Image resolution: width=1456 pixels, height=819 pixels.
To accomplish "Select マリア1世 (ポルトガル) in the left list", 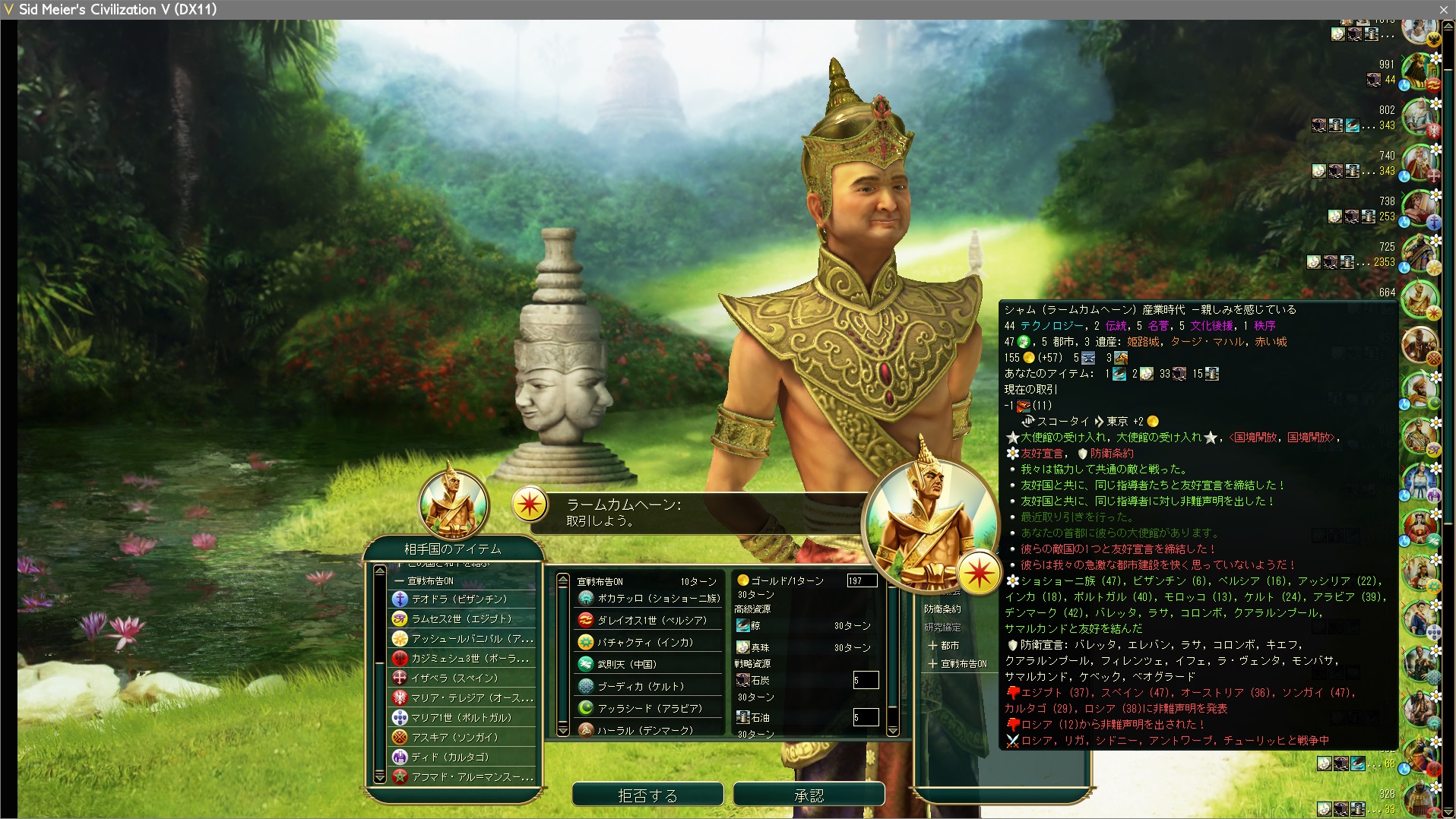I will [x=461, y=717].
